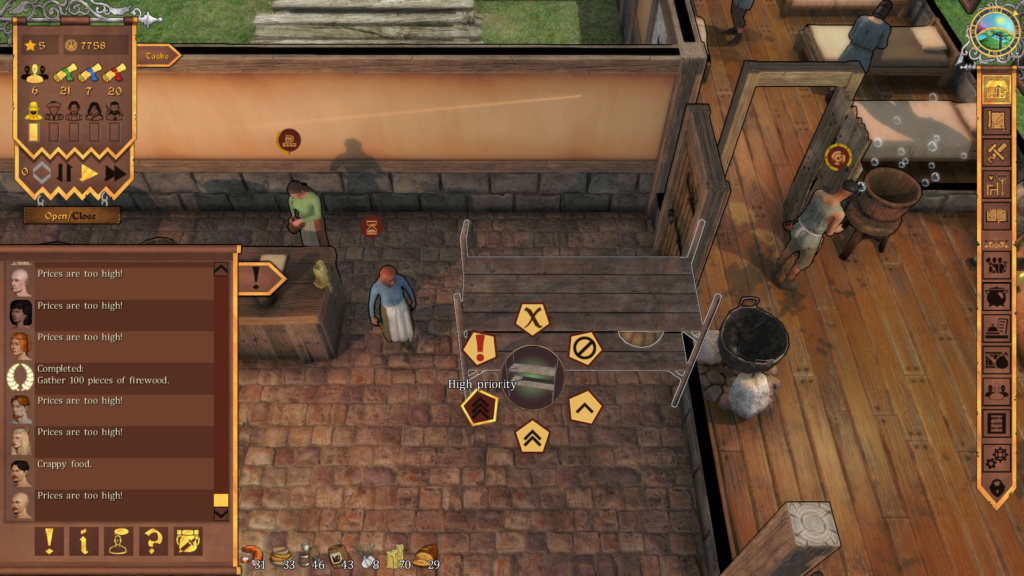Pause the game speed
Screen dimensions: 1024x576
pos(65,172)
